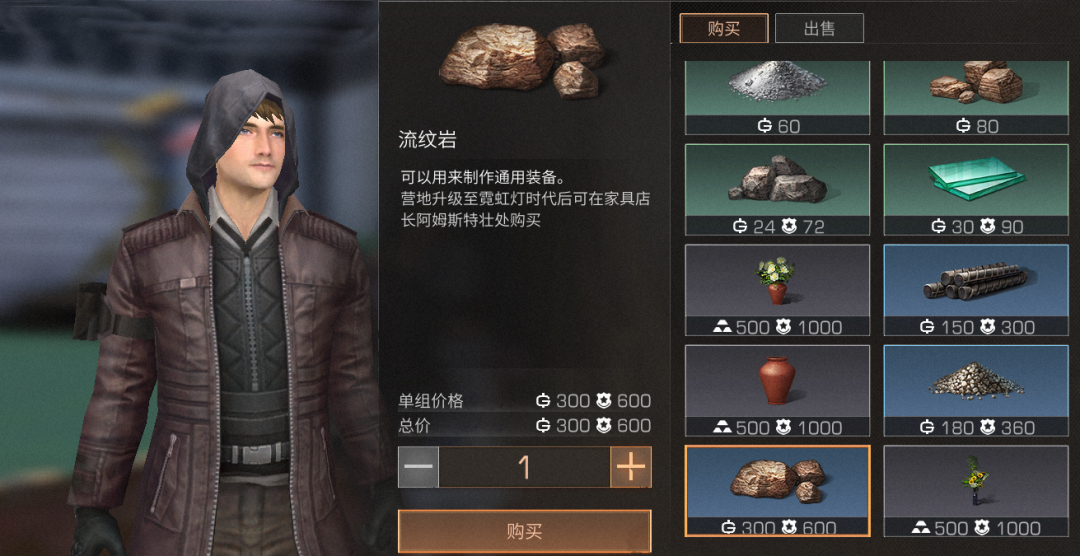
Task: Choose the steel pipes item priced 150
Action: (976, 289)
